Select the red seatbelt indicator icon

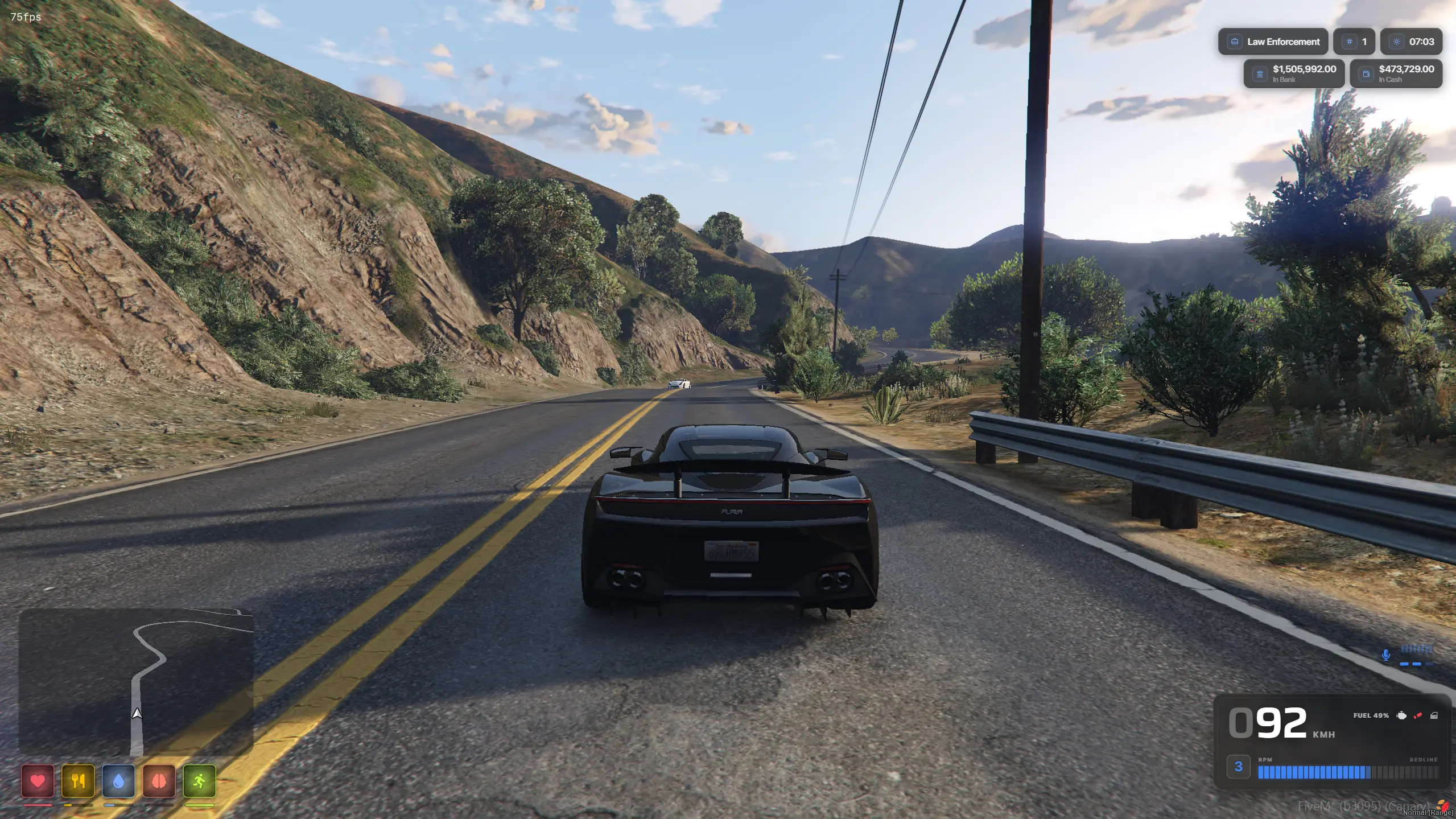pyautogui.click(x=1418, y=715)
